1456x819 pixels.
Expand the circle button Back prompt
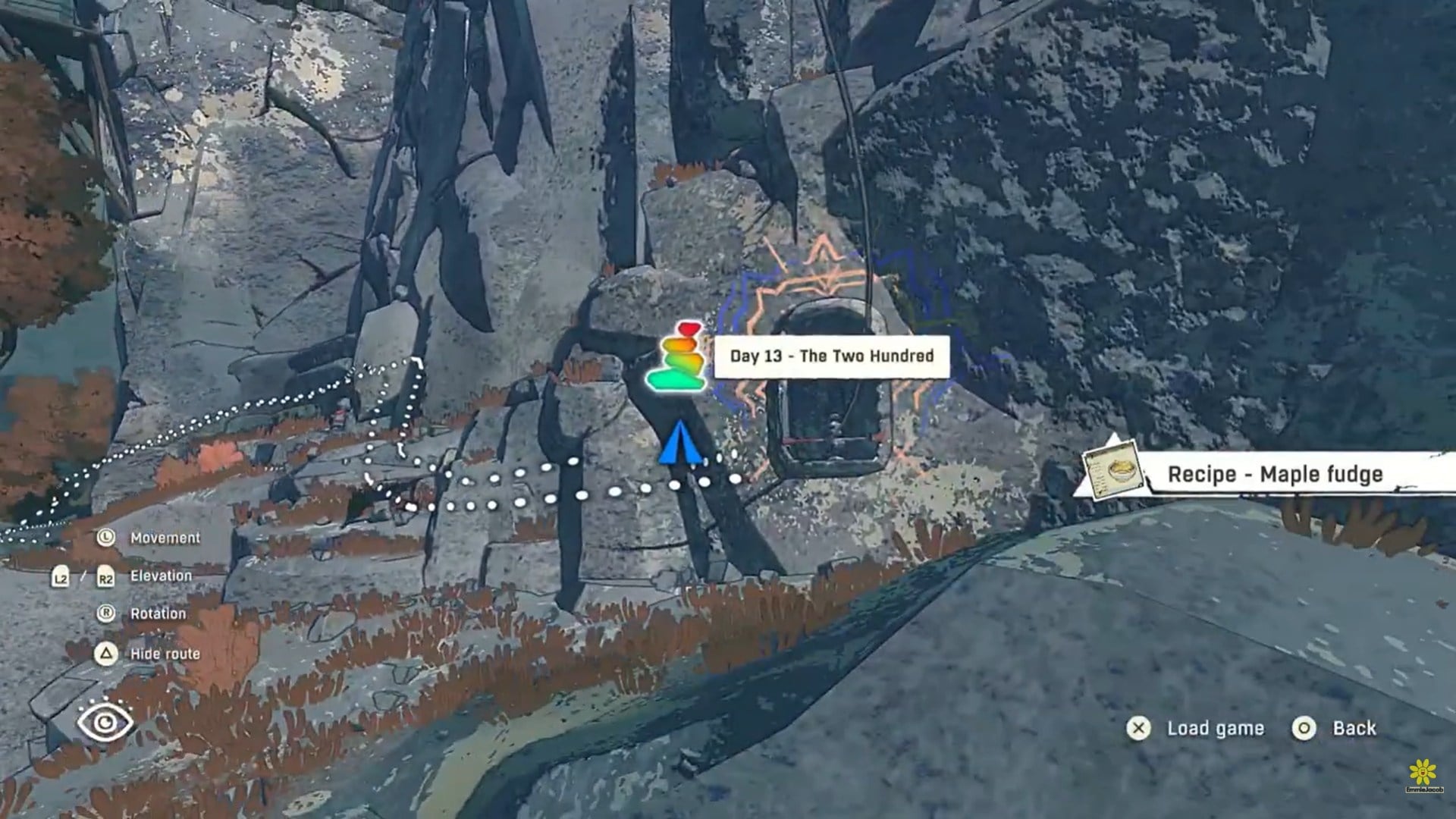[1304, 728]
